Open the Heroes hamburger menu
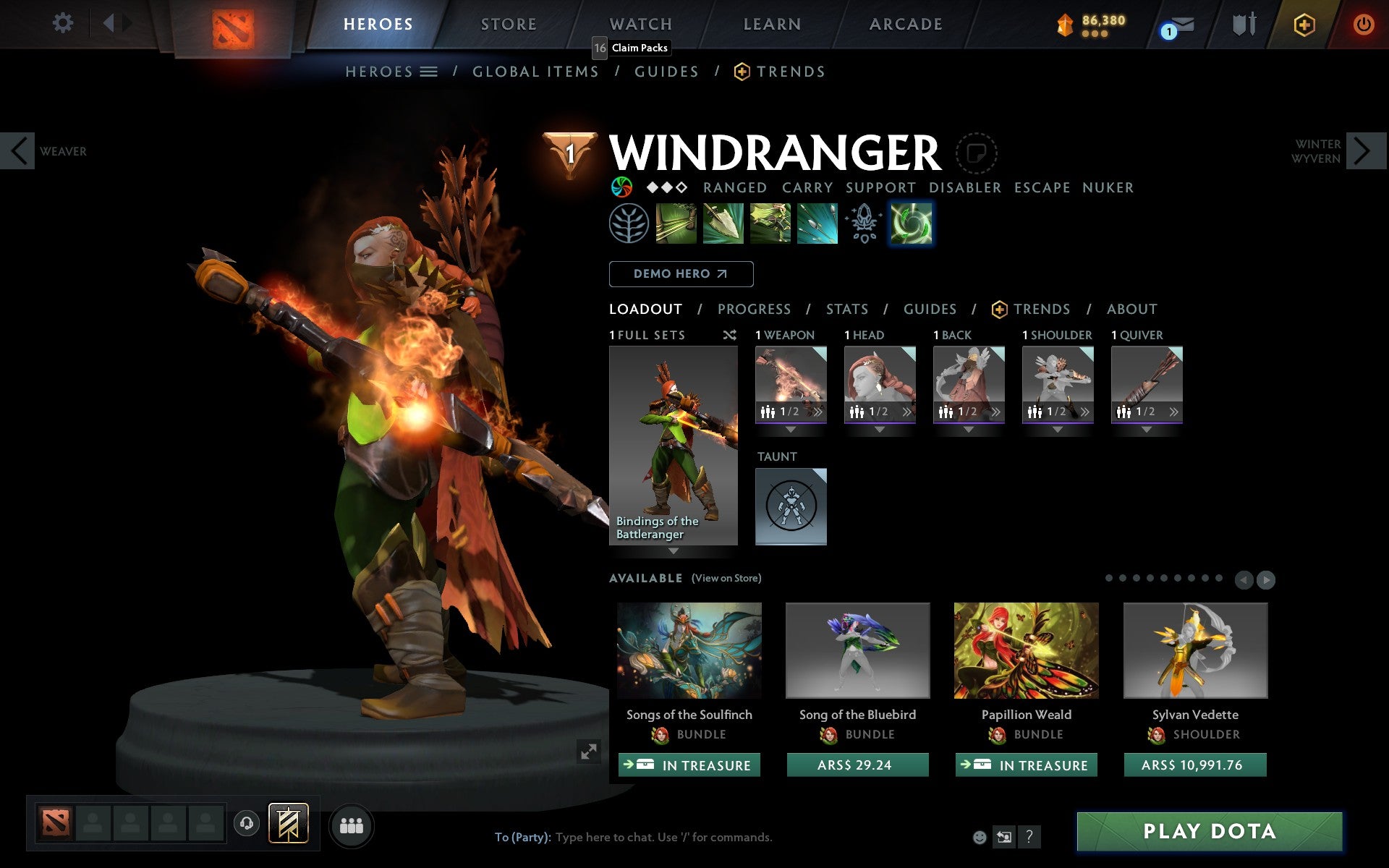This screenshot has height=868, width=1389. pos(430,71)
